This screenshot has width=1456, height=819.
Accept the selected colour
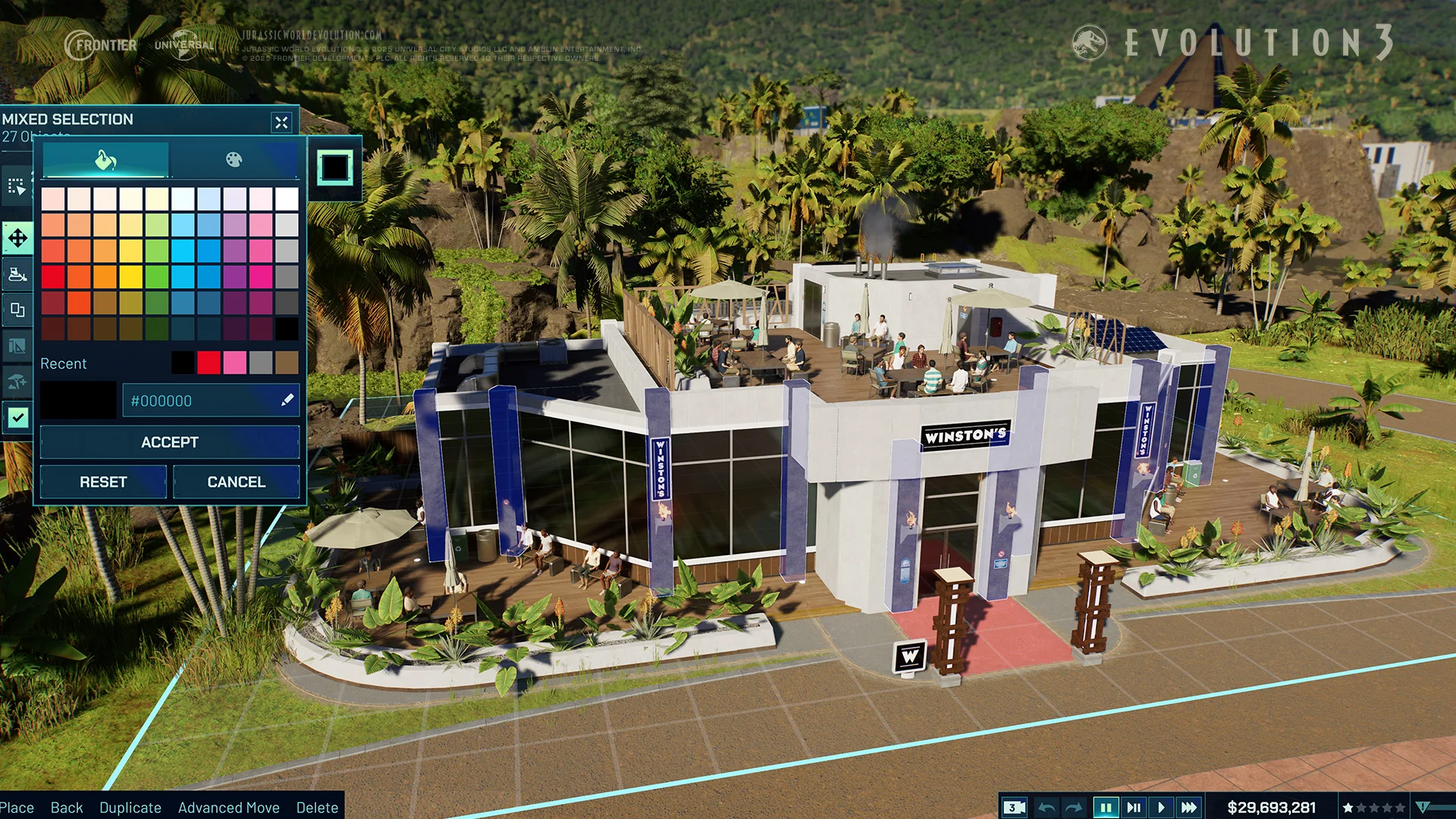point(169,442)
